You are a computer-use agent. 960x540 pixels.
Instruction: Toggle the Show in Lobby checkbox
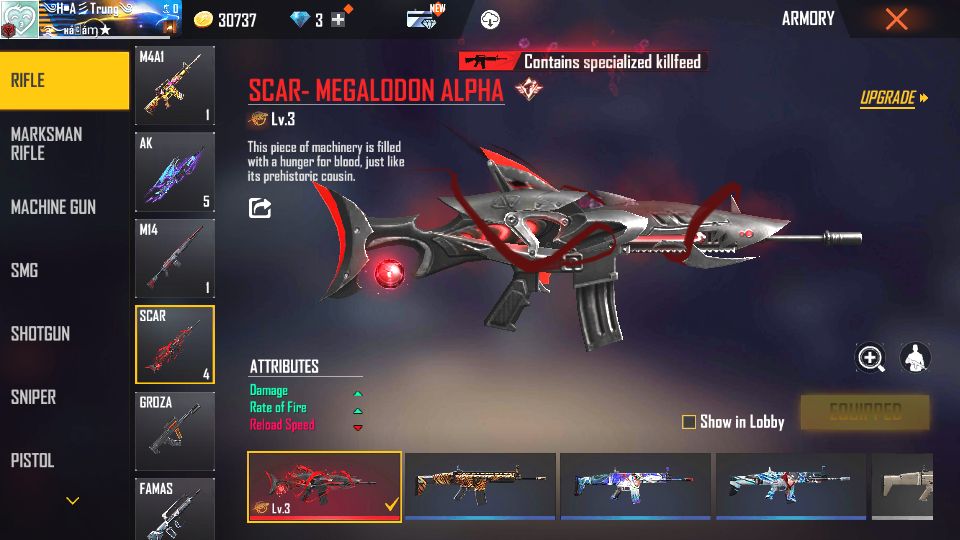689,422
